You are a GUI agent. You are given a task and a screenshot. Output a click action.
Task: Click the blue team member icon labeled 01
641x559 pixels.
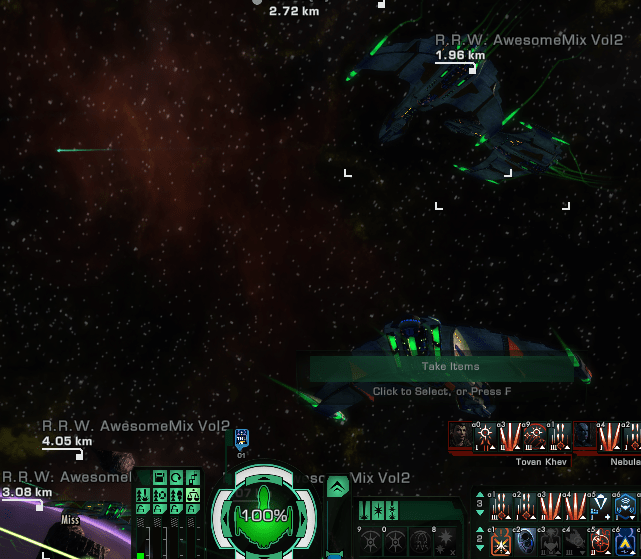pyautogui.click(x=241, y=438)
